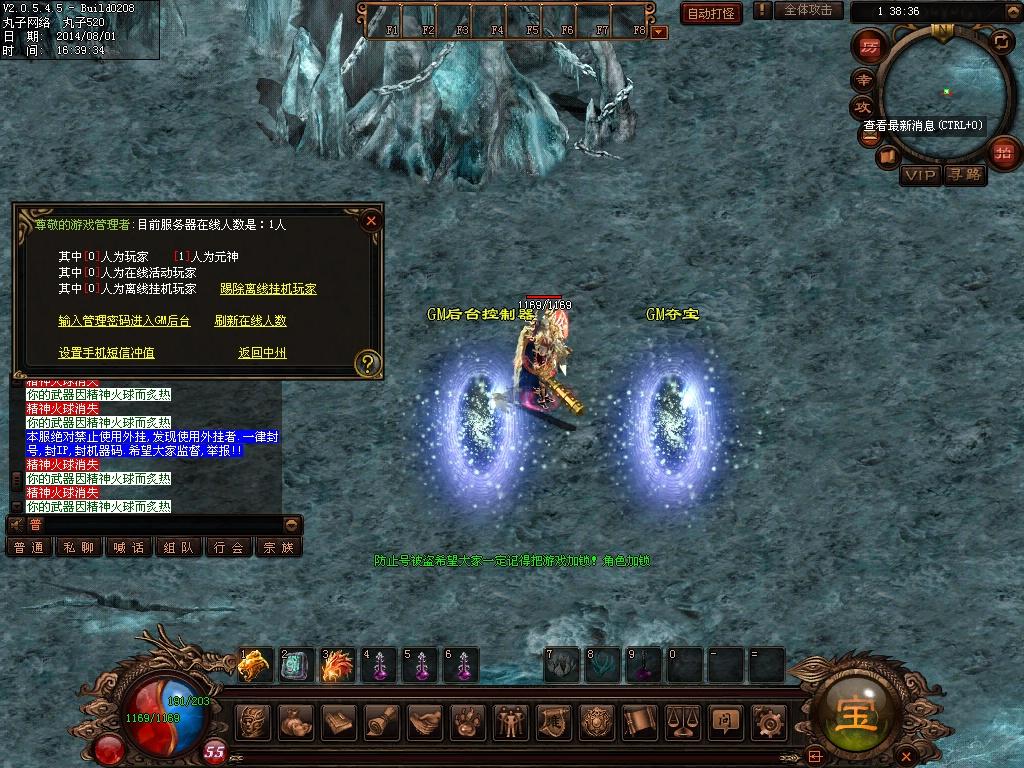
Task: Select the 设置手机短信冲值 option
Action: point(106,353)
